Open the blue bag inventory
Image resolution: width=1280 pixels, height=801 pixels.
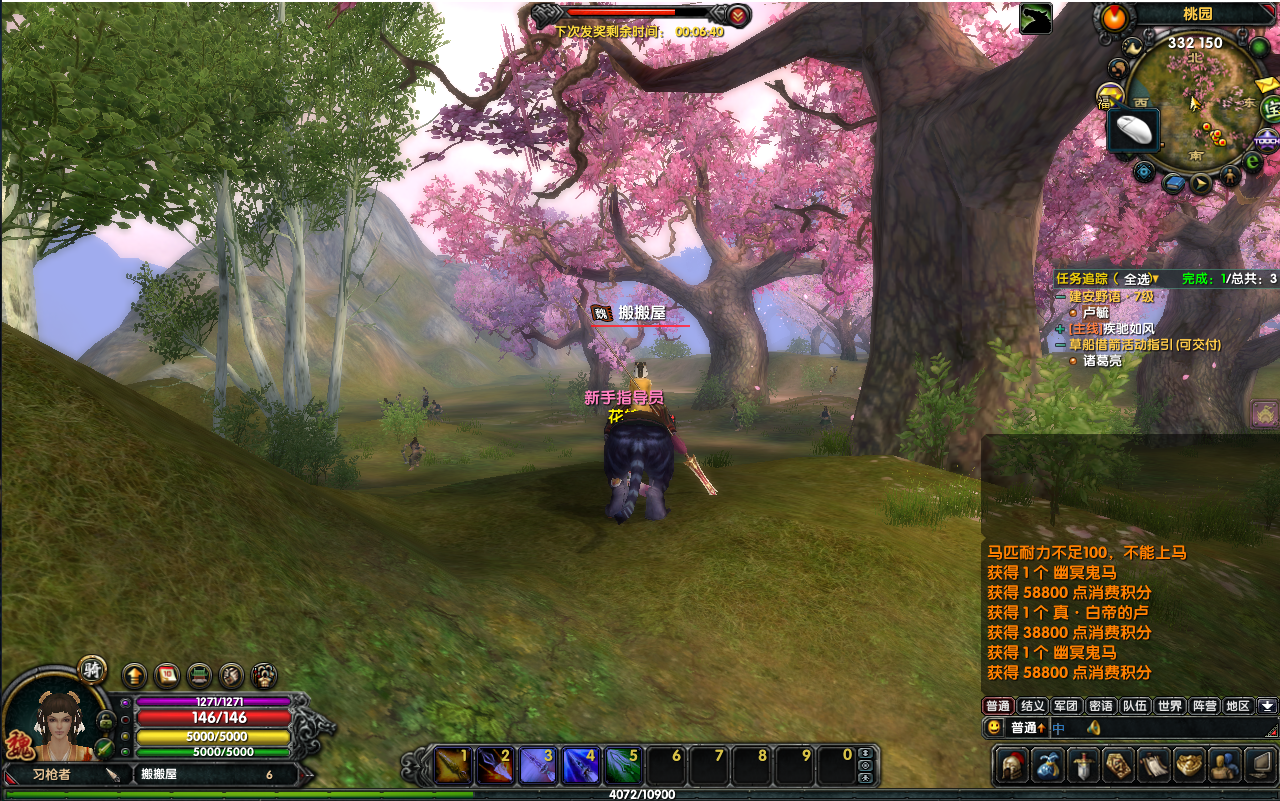[1047, 765]
